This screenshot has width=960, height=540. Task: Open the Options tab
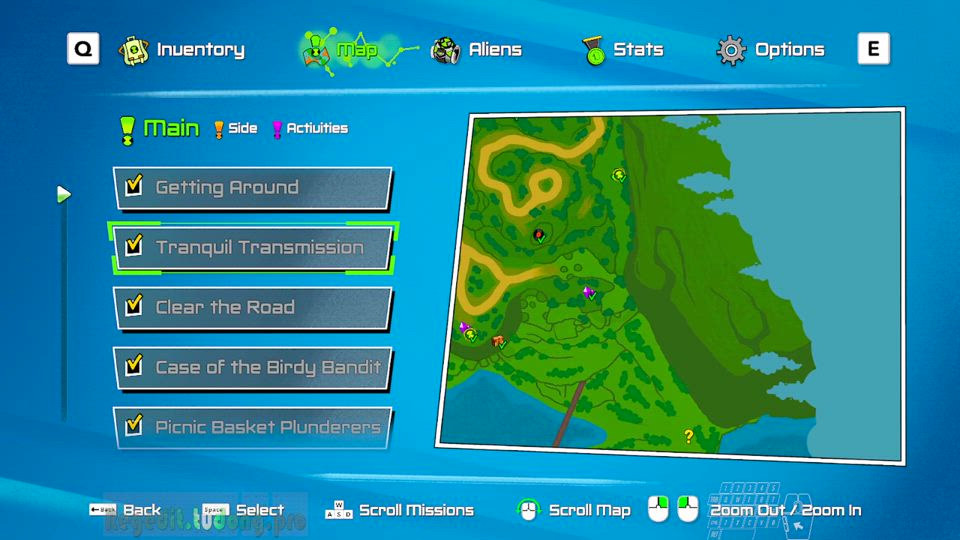pos(772,49)
